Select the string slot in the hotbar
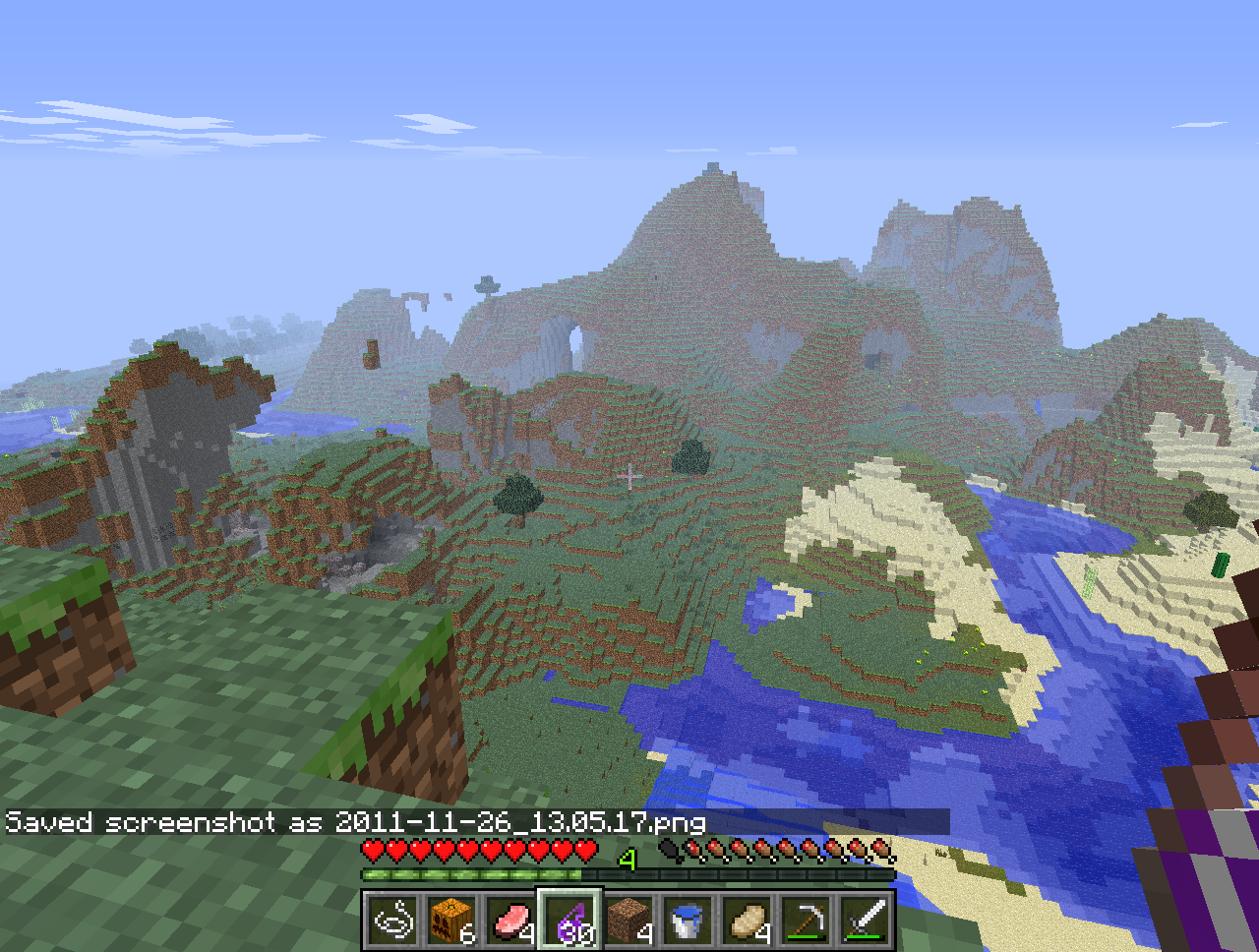The width and height of the screenshot is (1259, 952). click(392, 922)
